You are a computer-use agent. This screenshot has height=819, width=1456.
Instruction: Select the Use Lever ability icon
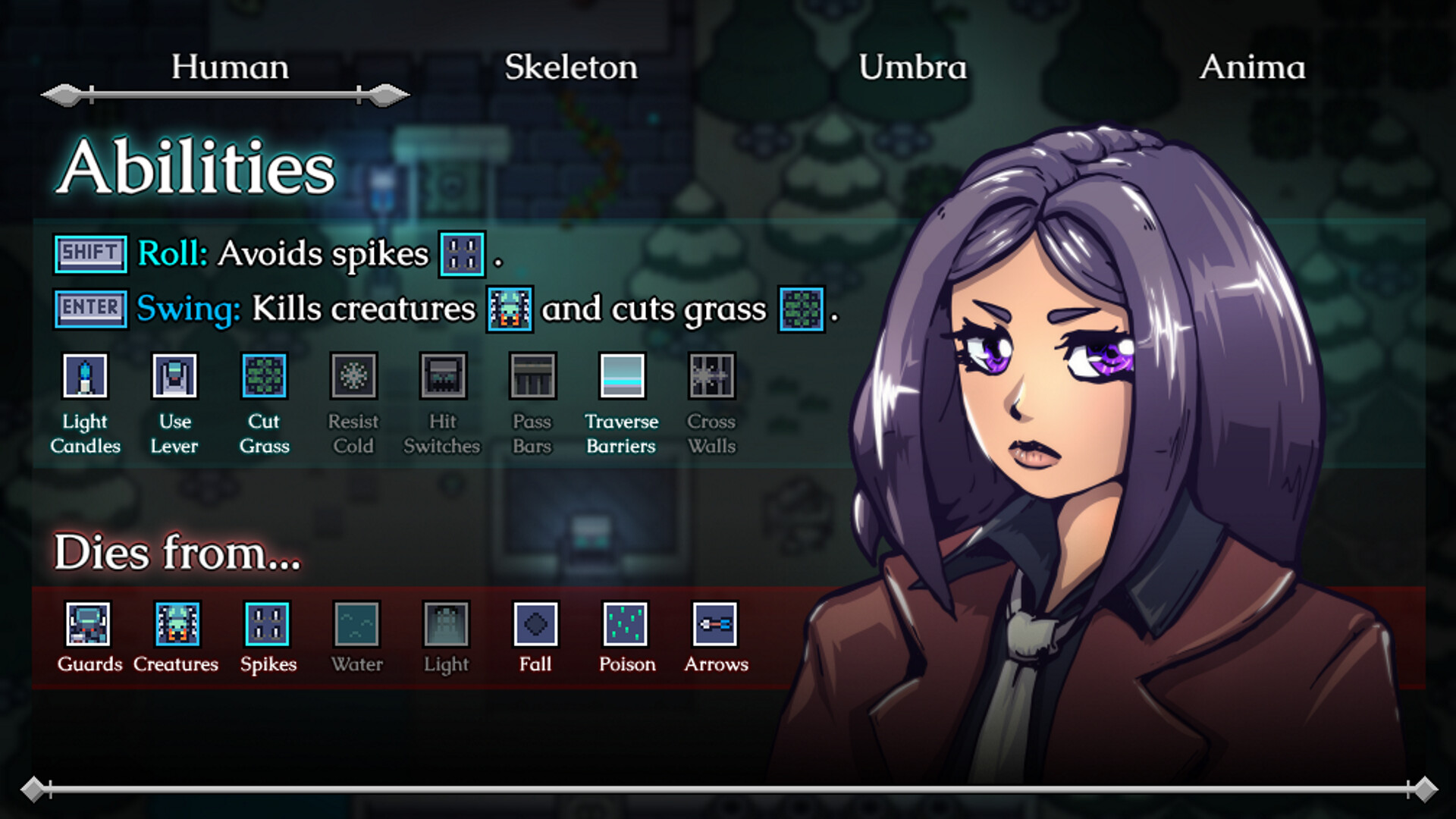tap(174, 375)
